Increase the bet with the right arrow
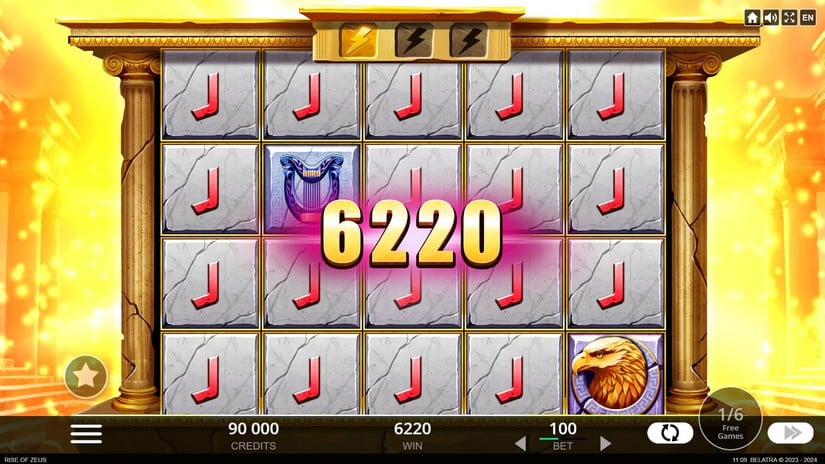Screen dimensions: 825x464 pyautogui.click(x=605, y=442)
